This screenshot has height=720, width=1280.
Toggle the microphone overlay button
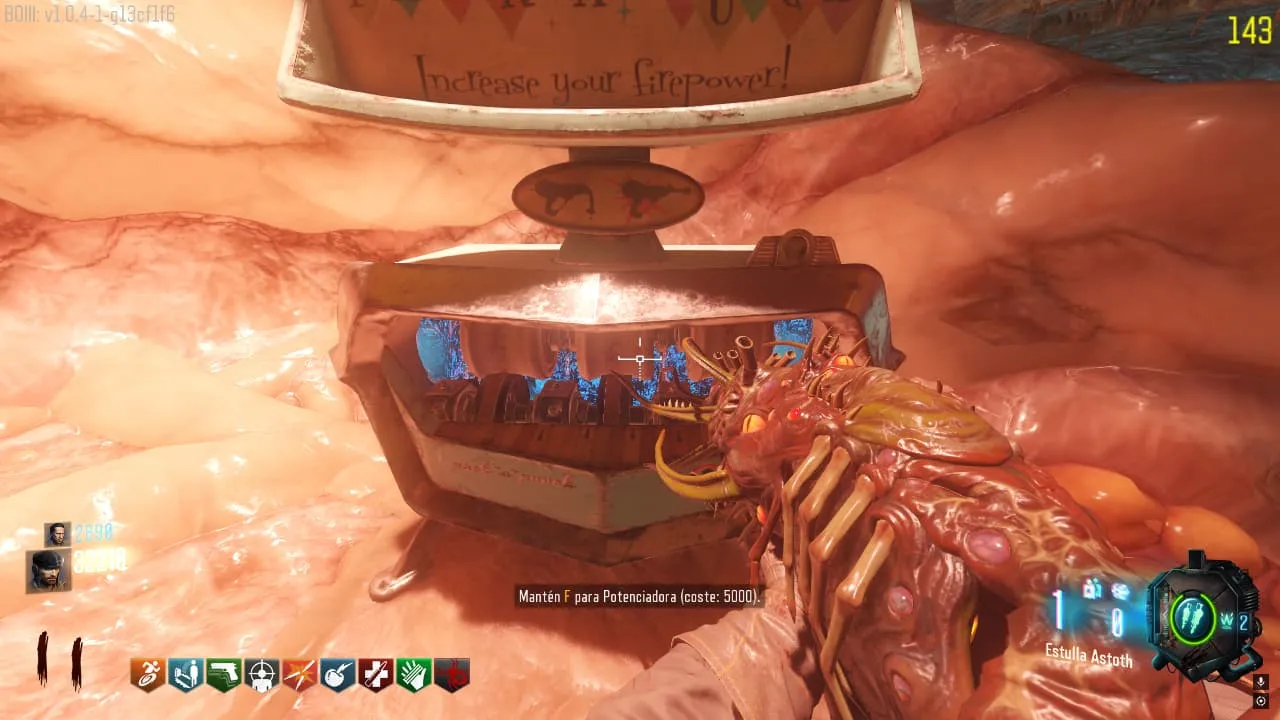(1261, 682)
